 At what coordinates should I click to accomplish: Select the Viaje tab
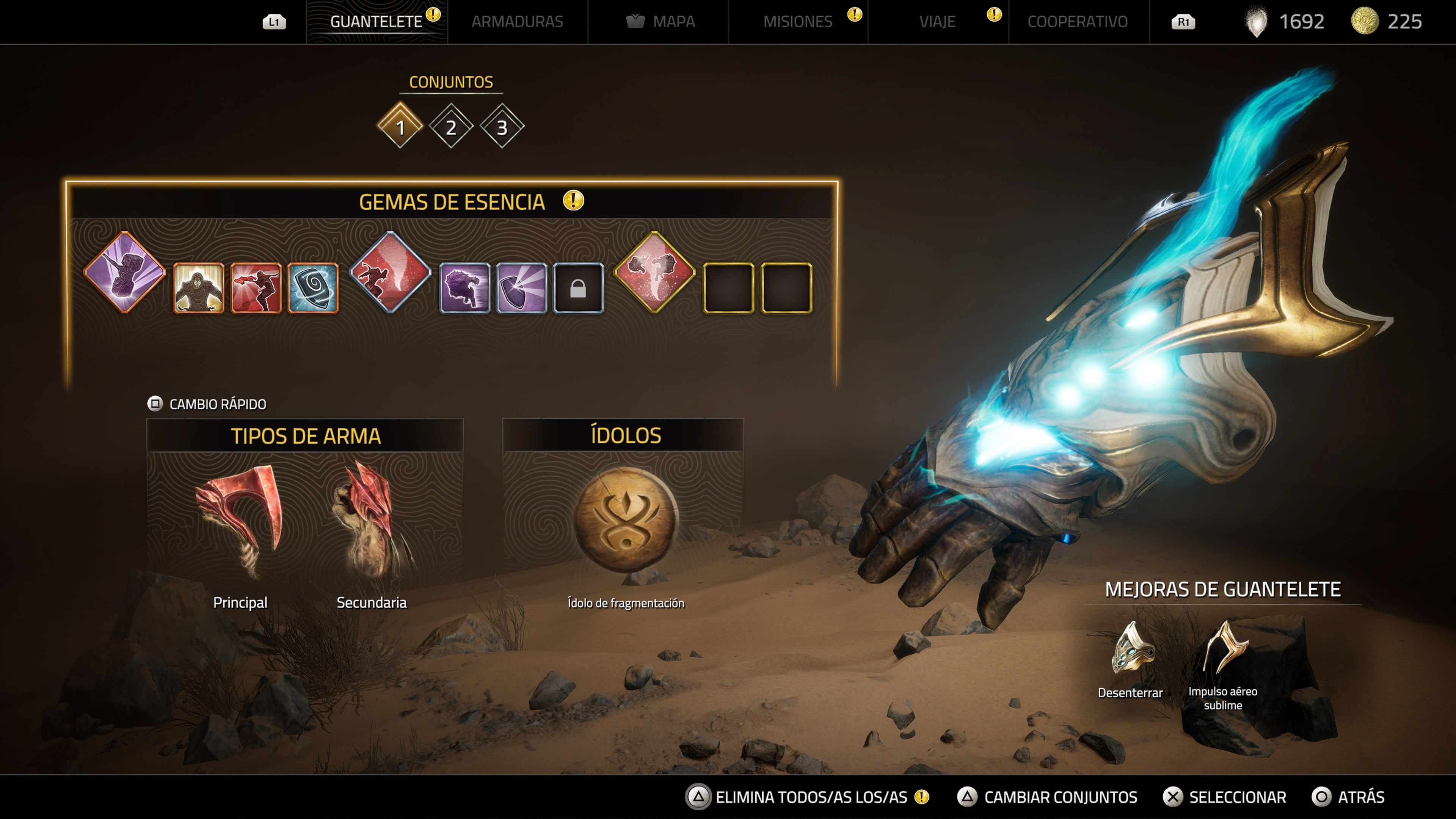[937, 22]
